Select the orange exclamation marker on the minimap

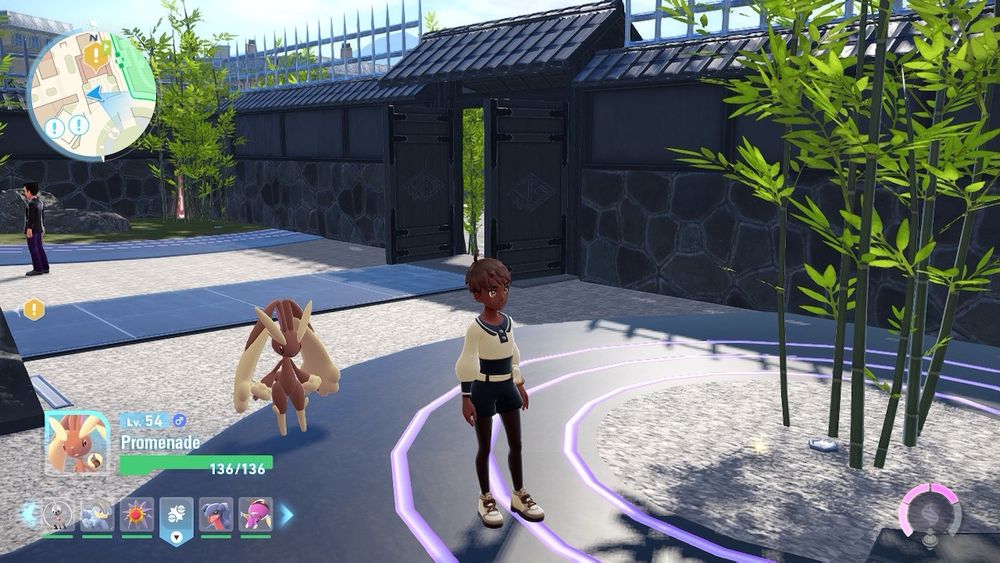(x=95, y=57)
